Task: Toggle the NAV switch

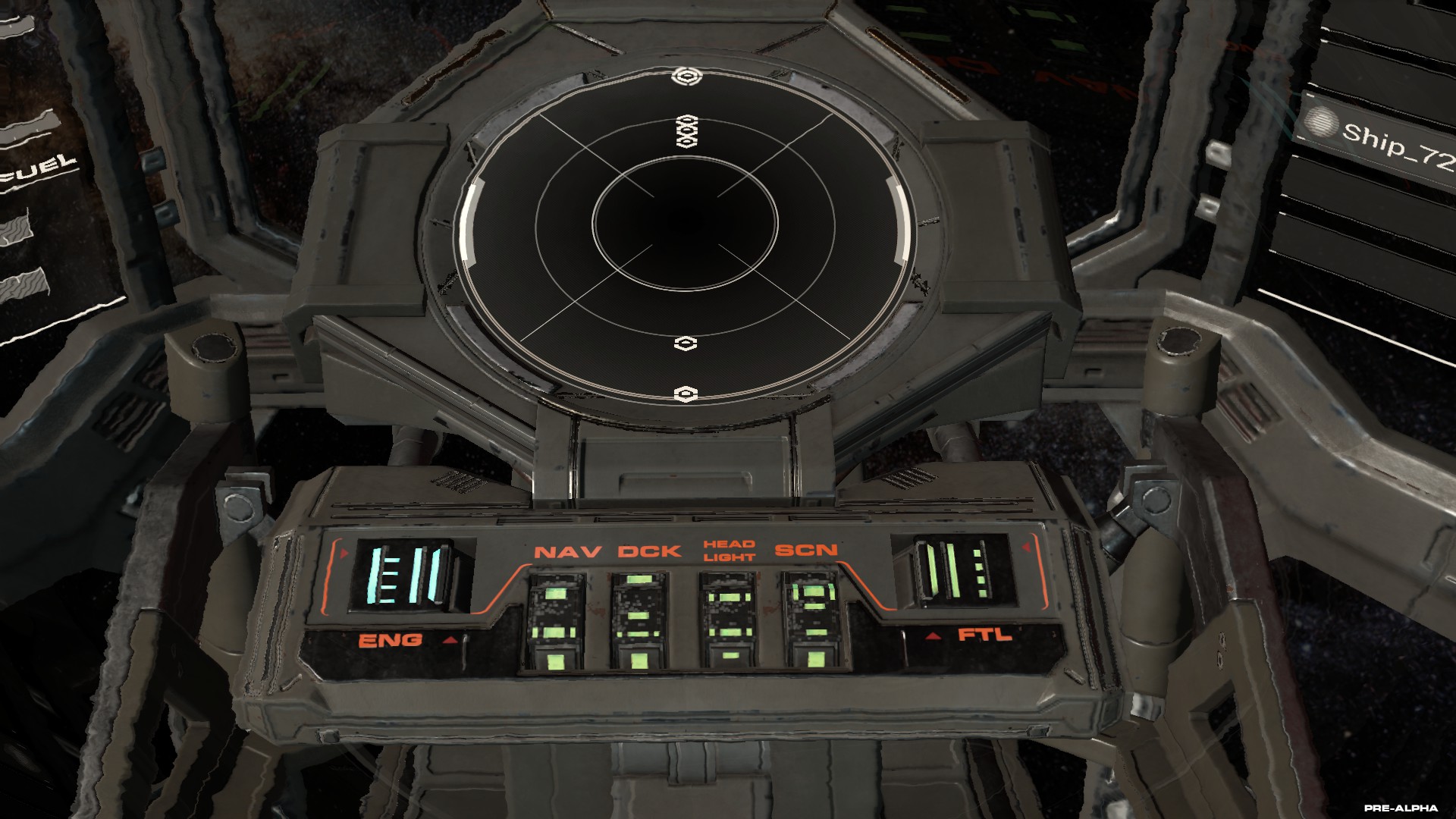Action: tap(557, 620)
